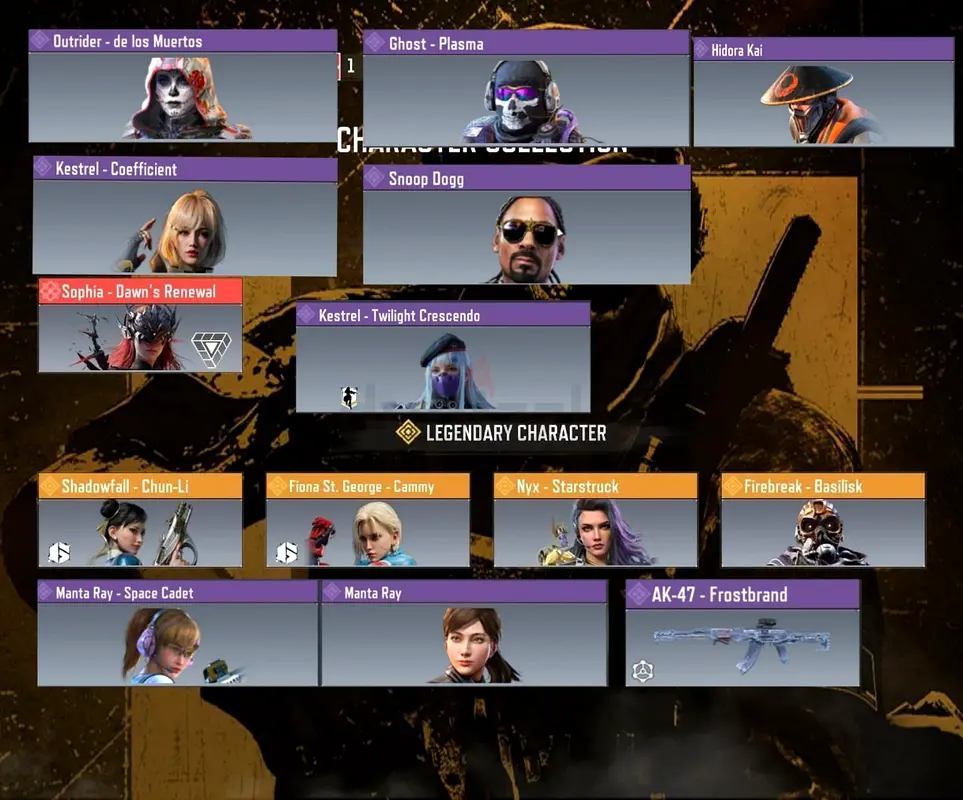Select Sophia - Dawn's Renewal card

[x=140, y=326]
